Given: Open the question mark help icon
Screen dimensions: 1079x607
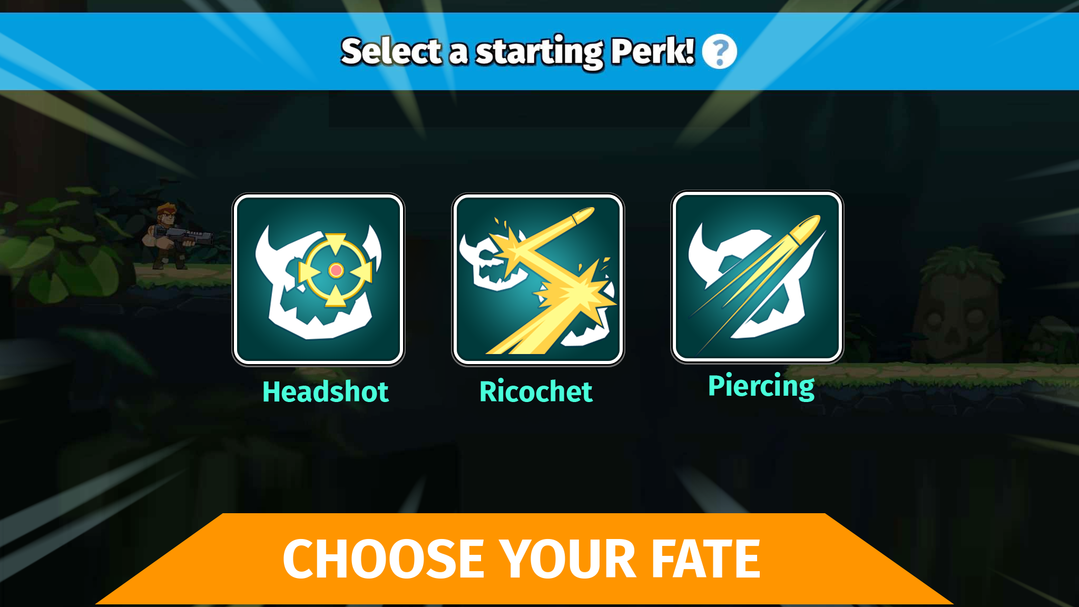Looking at the screenshot, I should (719, 52).
